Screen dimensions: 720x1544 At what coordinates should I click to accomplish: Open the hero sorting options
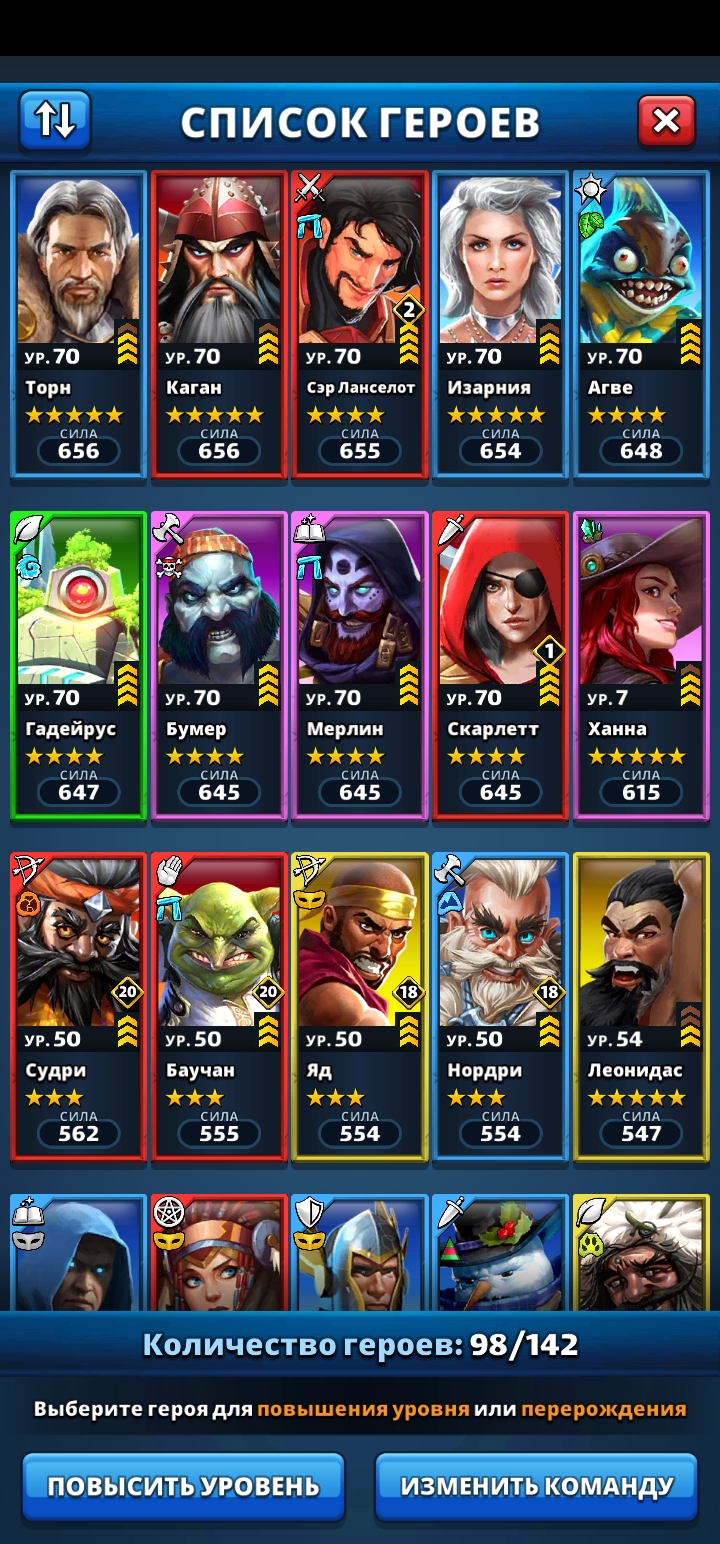pos(55,121)
